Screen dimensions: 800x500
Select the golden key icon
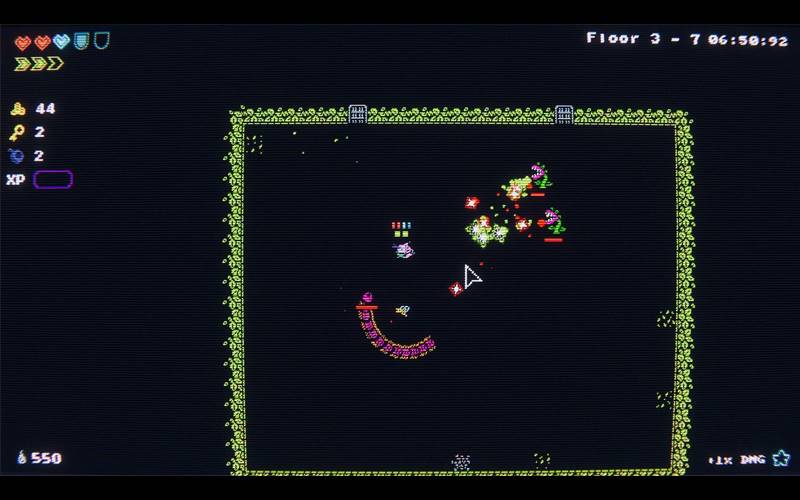tap(18, 132)
